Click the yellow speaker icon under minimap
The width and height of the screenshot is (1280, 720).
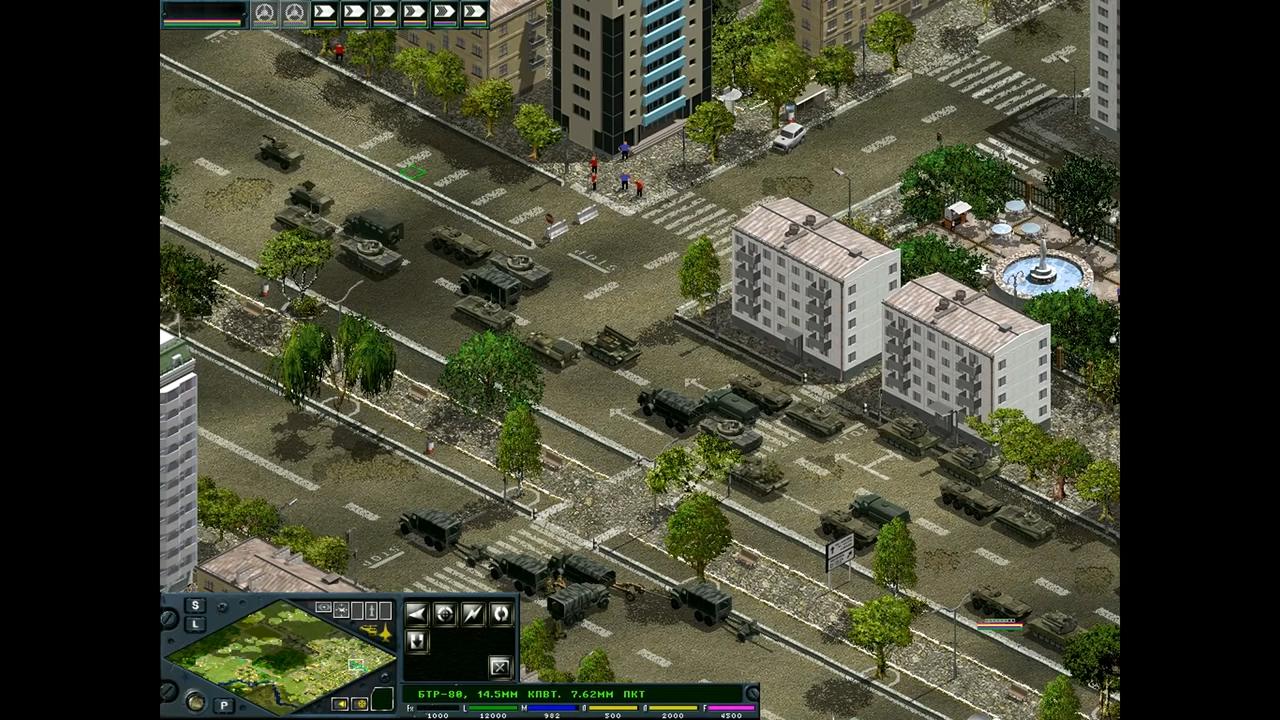[x=341, y=704]
